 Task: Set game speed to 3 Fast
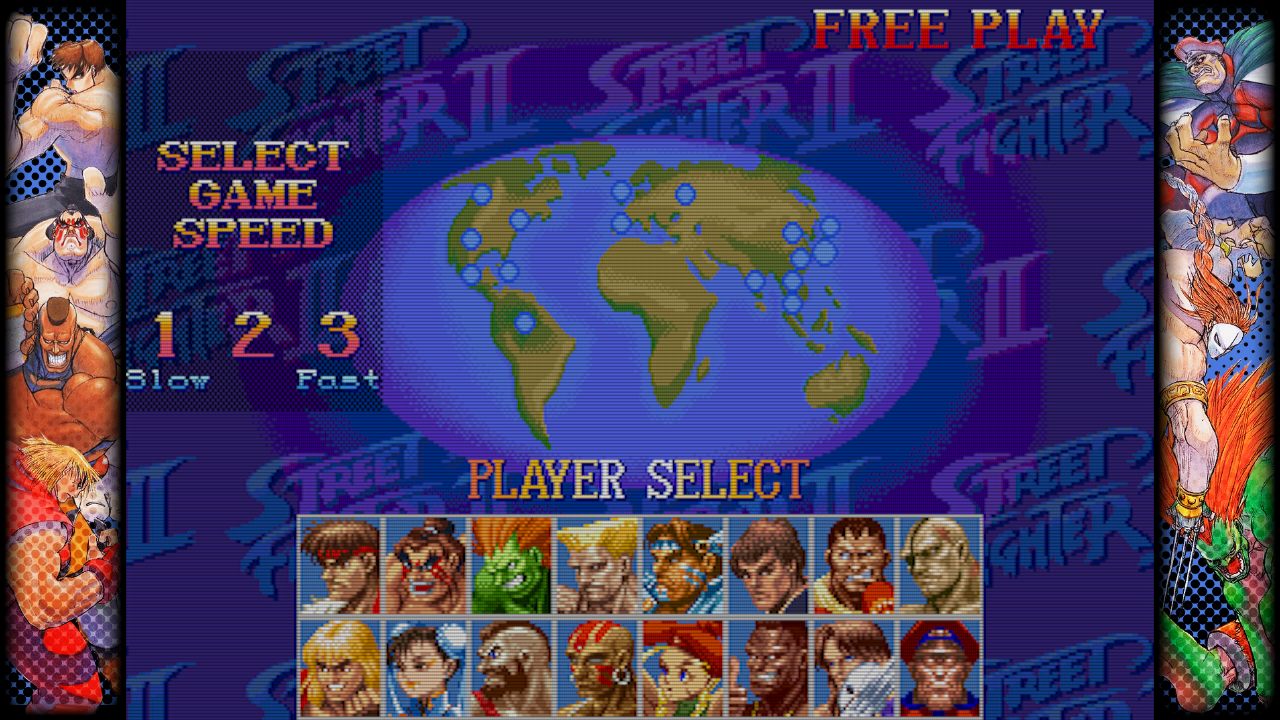coord(338,336)
